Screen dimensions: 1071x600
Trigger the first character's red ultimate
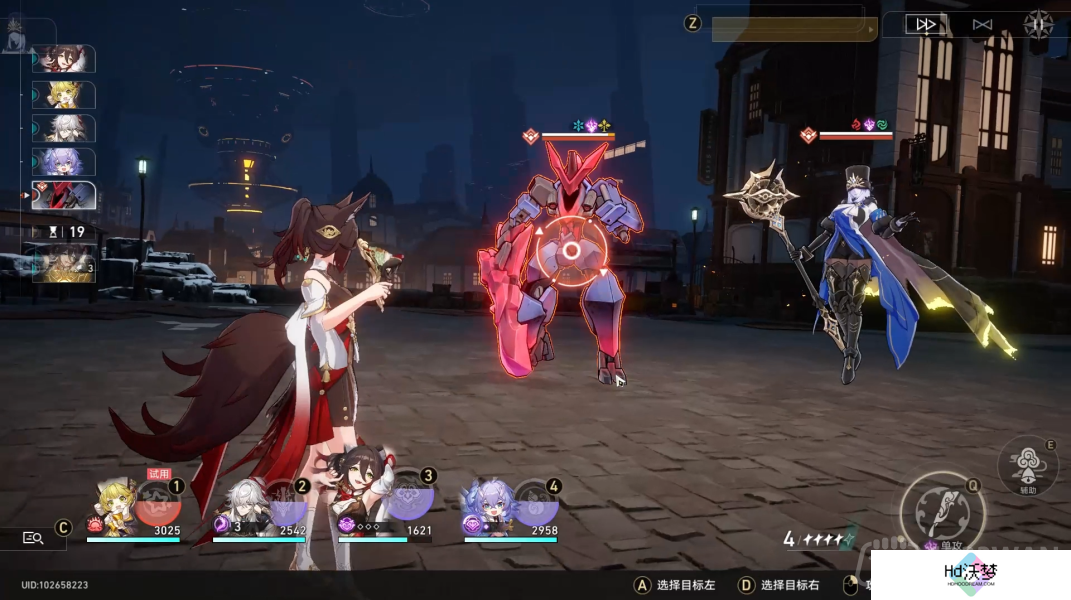coord(158,502)
